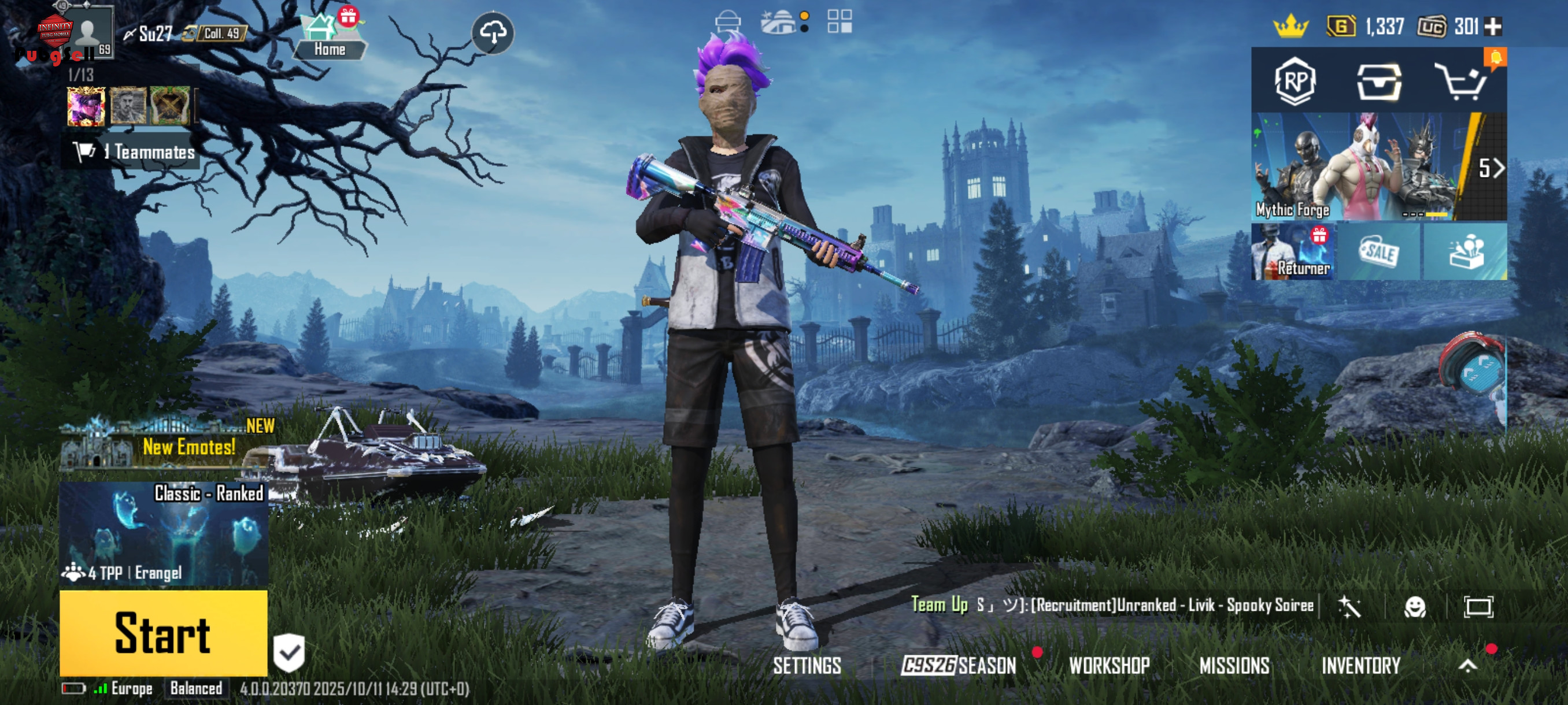
Task: Open the C9S26 Season page
Action: click(x=959, y=666)
